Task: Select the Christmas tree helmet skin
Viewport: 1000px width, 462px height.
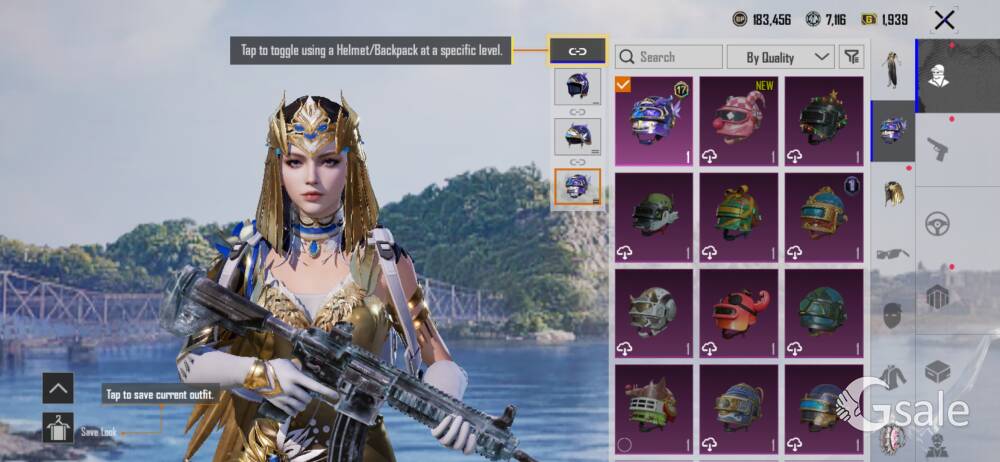Action: pos(824,120)
